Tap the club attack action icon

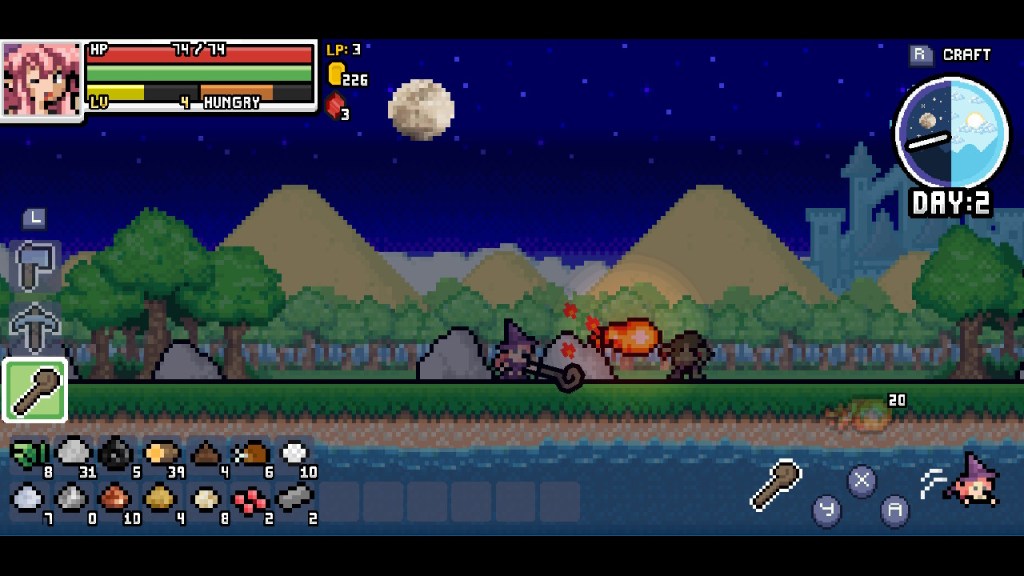click(x=777, y=485)
